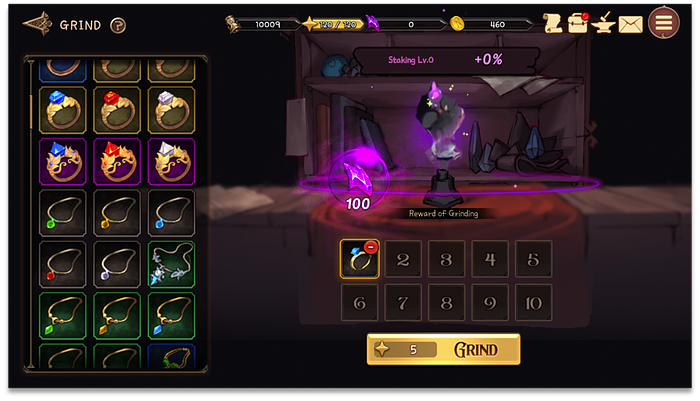Click the Grind button

(443, 349)
